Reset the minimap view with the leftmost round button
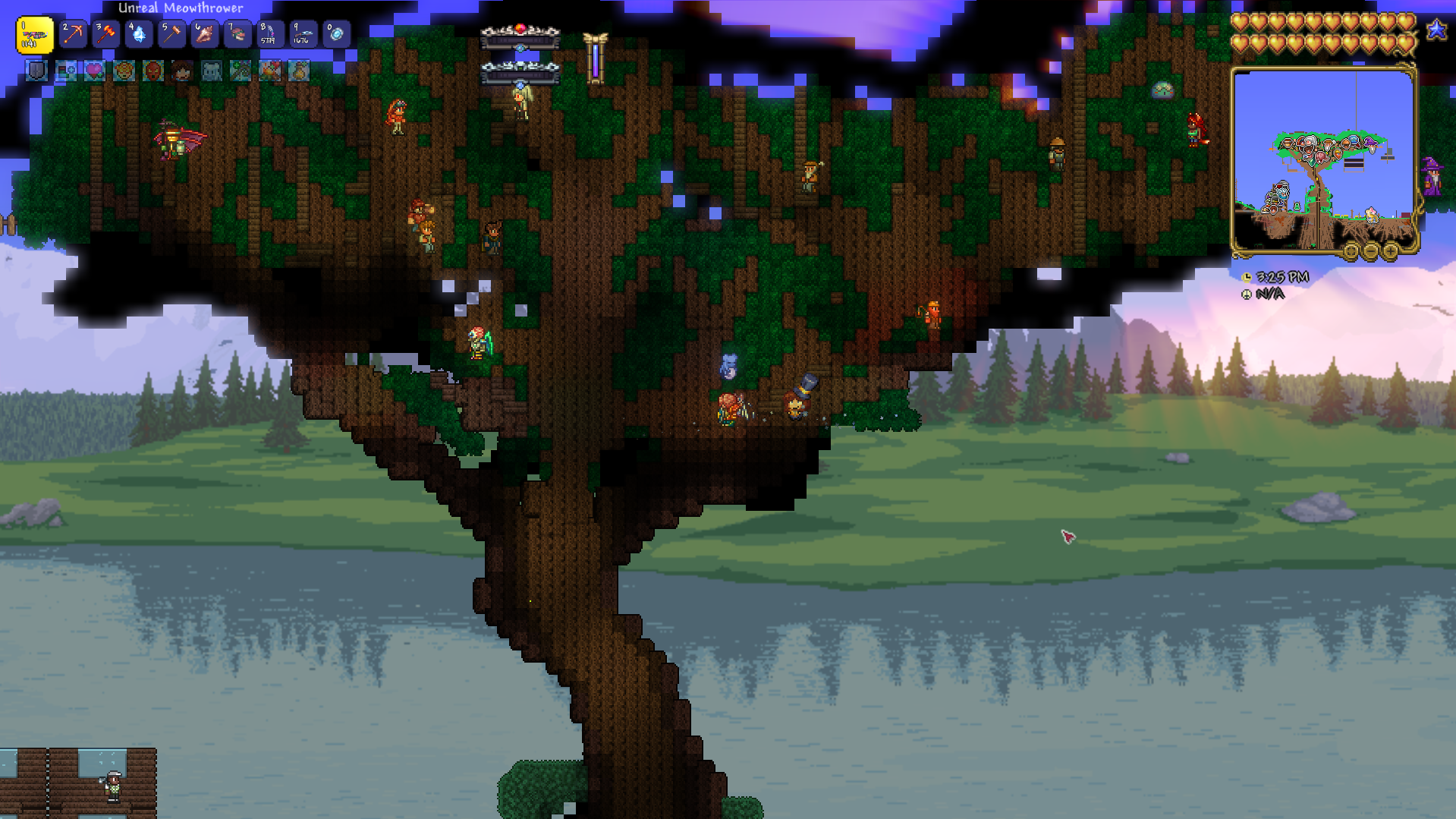 coord(1351,251)
